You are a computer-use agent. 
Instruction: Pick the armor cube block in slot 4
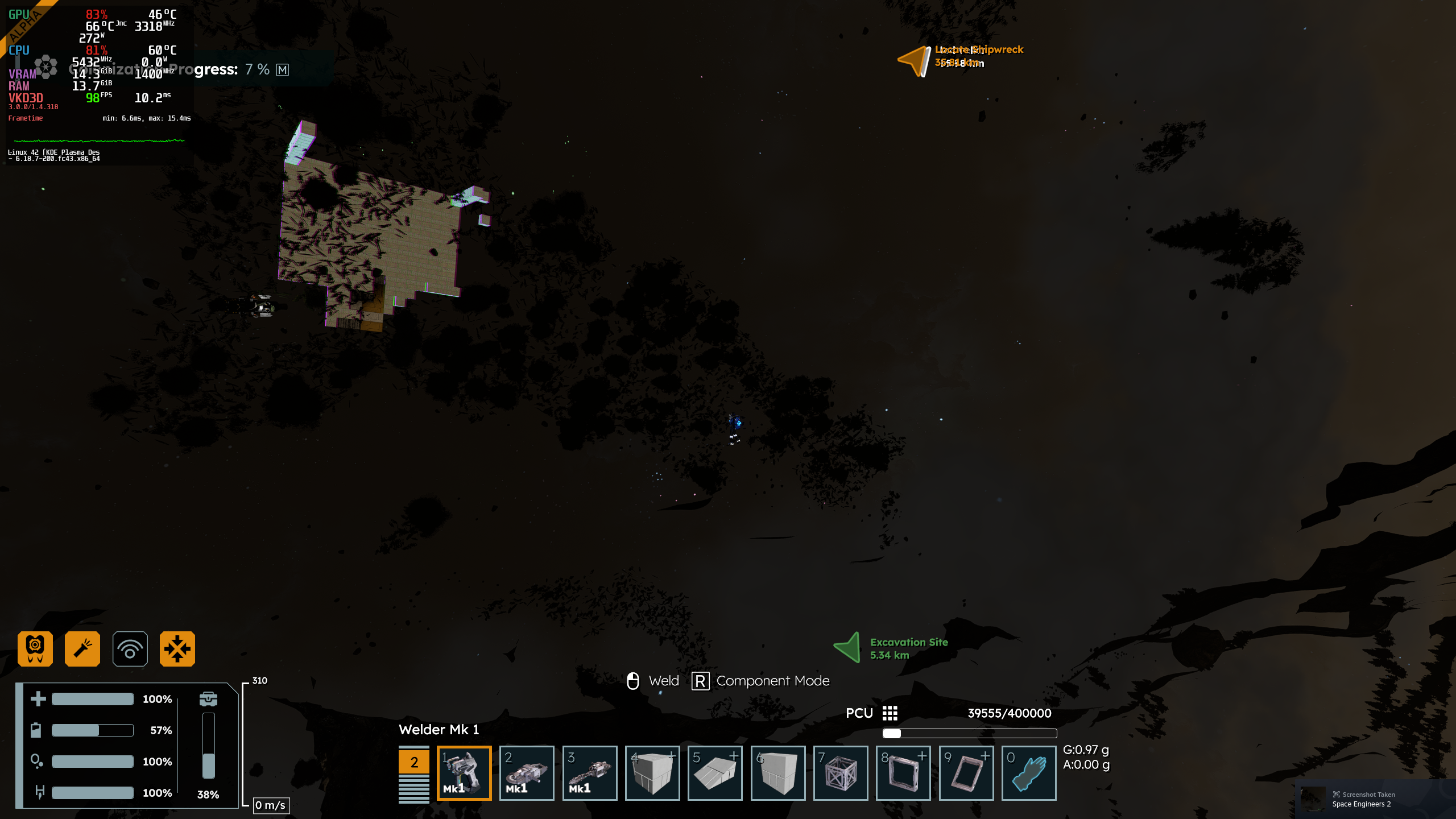[652, 772]
